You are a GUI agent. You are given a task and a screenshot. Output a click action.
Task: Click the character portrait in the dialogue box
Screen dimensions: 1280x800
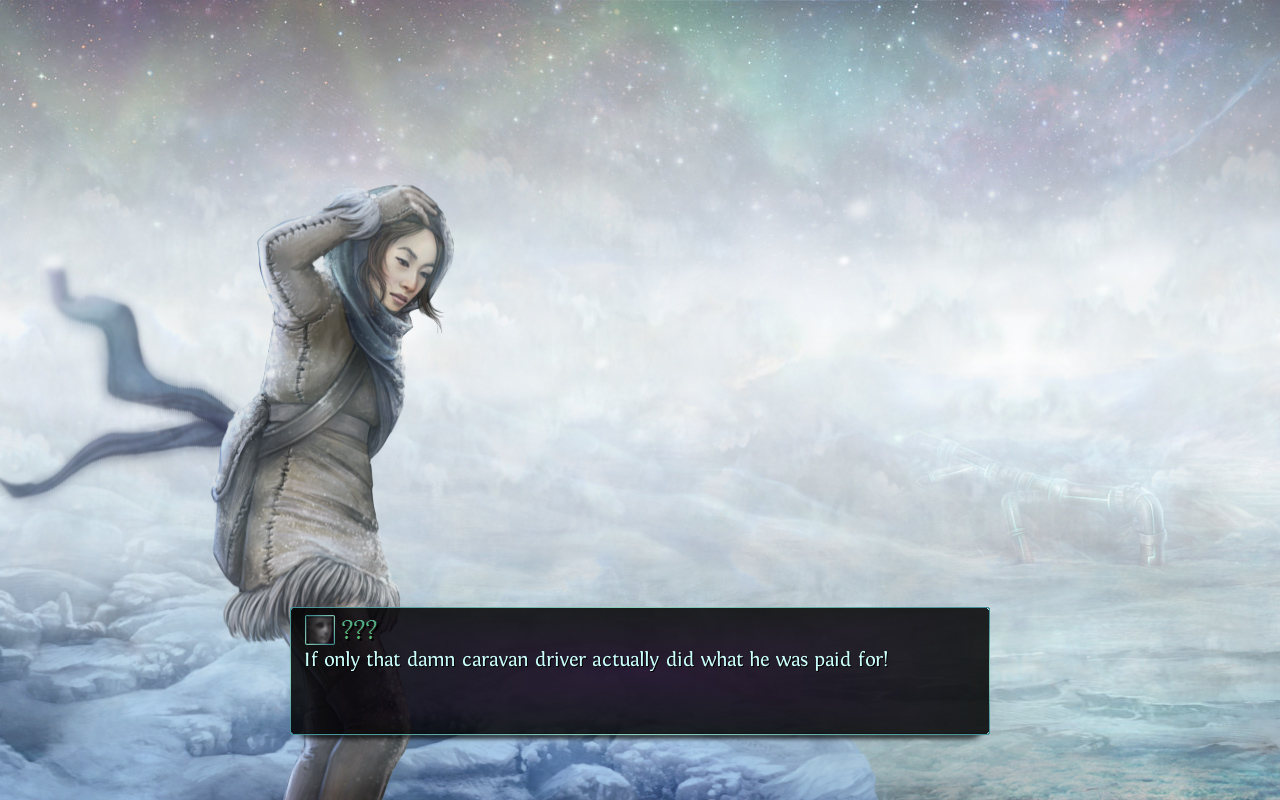click(318, 629)
